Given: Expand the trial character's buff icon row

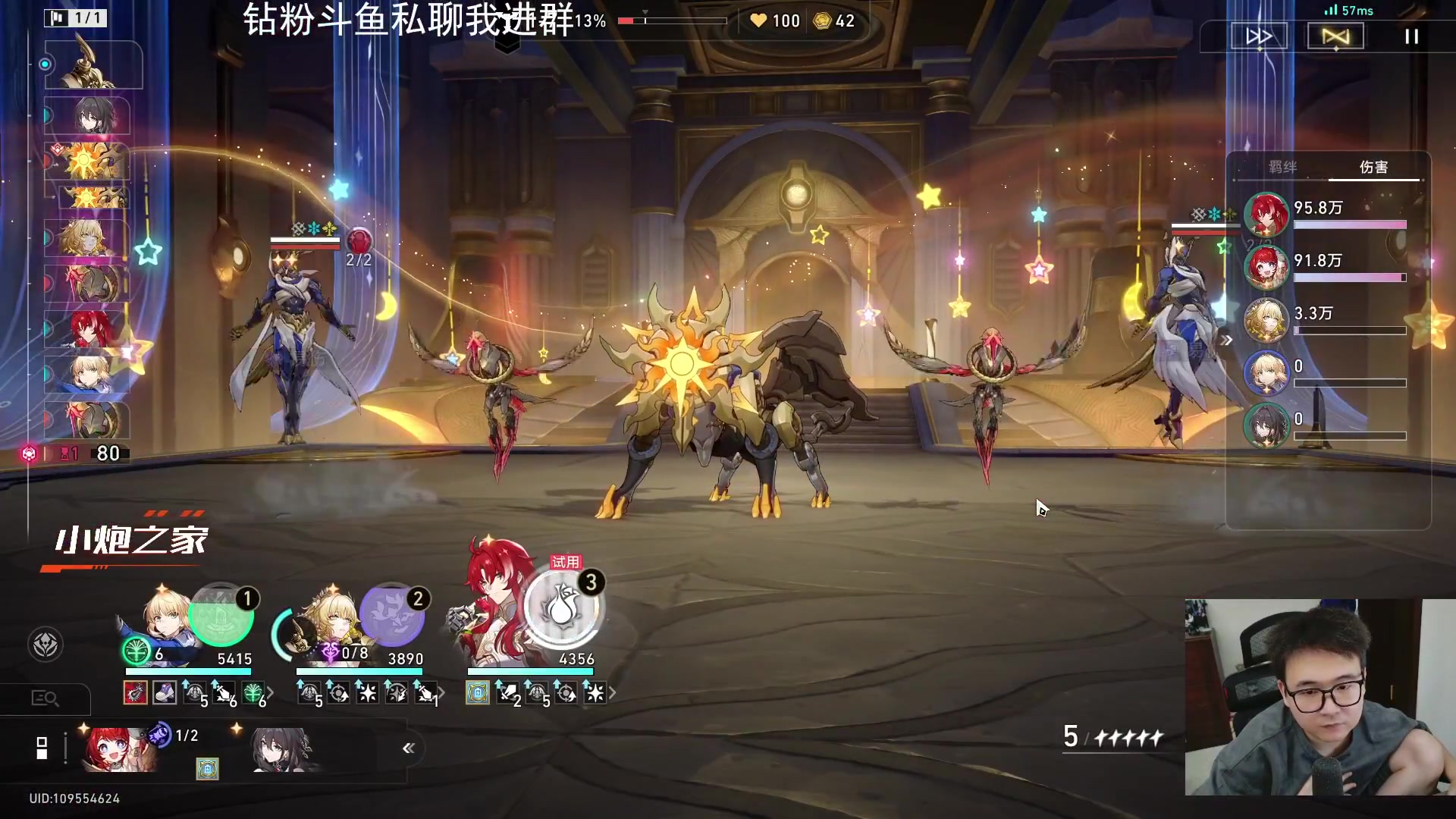Looking at the screenshot, I should point(613,692).
